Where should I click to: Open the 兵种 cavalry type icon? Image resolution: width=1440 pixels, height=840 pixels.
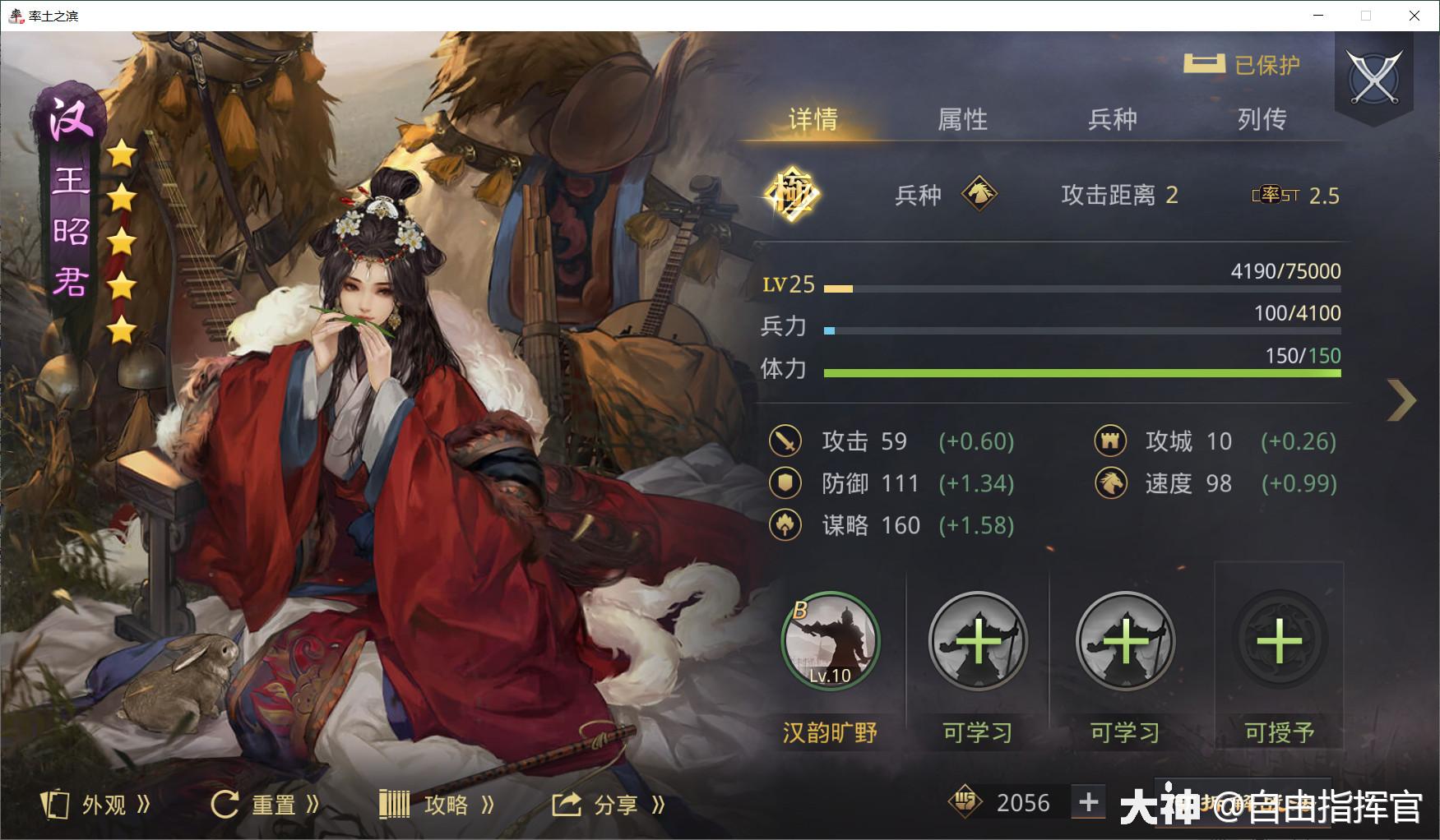click(x=981, y=194)
